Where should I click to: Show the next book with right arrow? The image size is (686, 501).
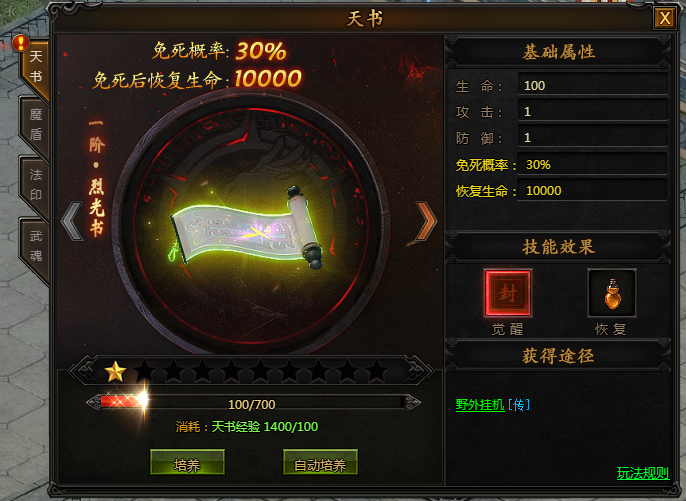click(x=426, y=222)
